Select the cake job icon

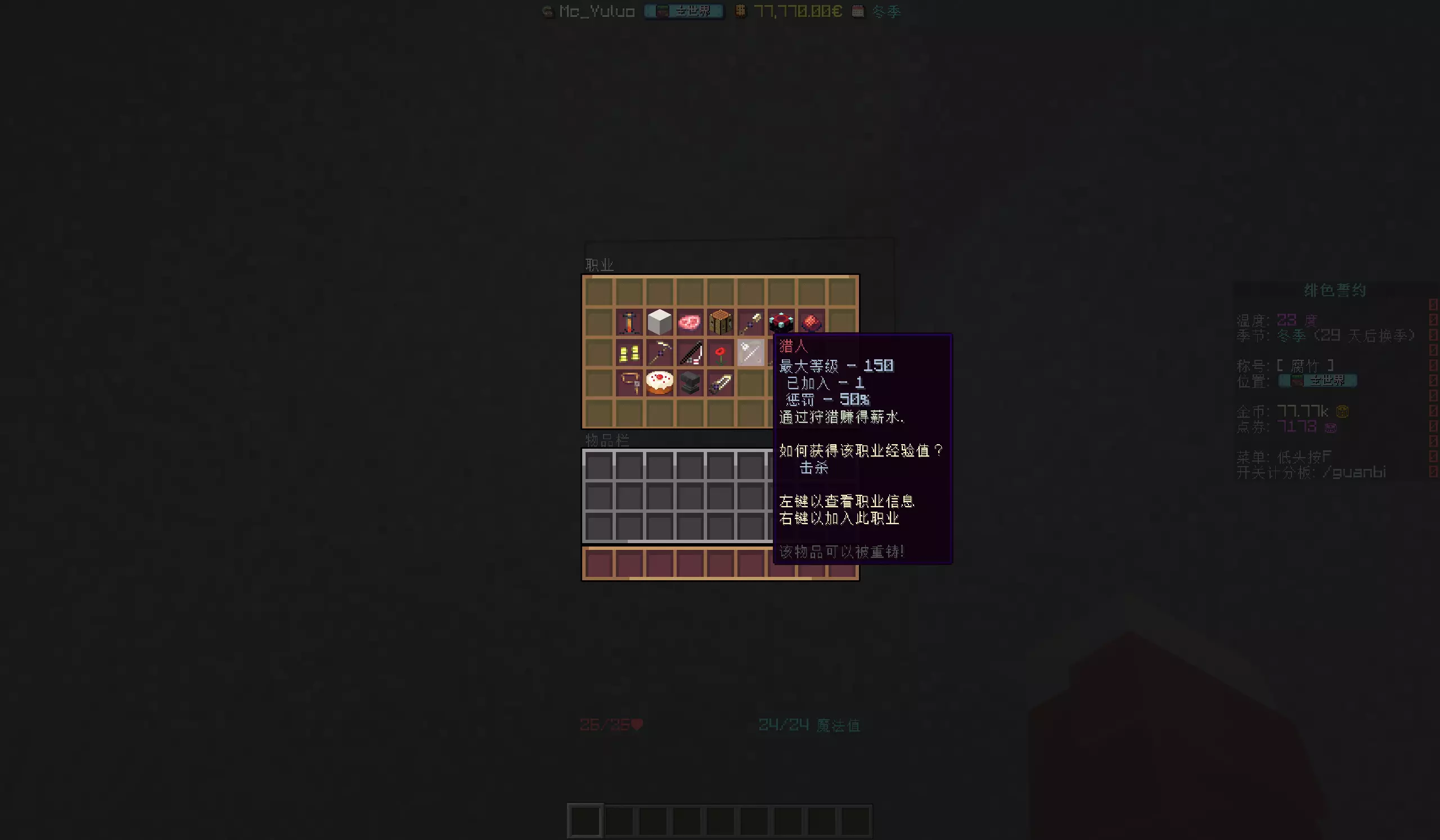click(x=660, y=382)
